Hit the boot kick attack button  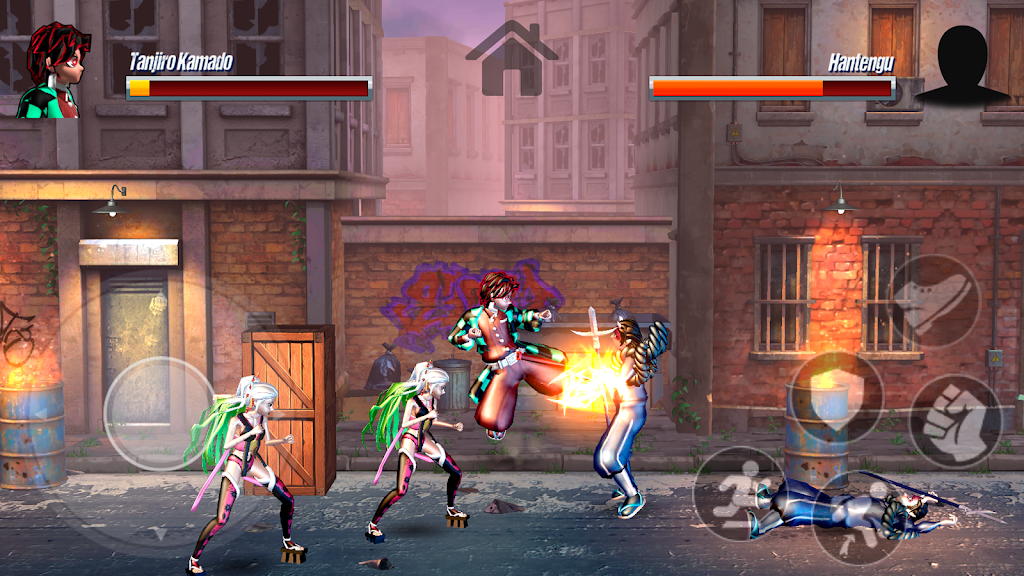[x=936, y=300]
